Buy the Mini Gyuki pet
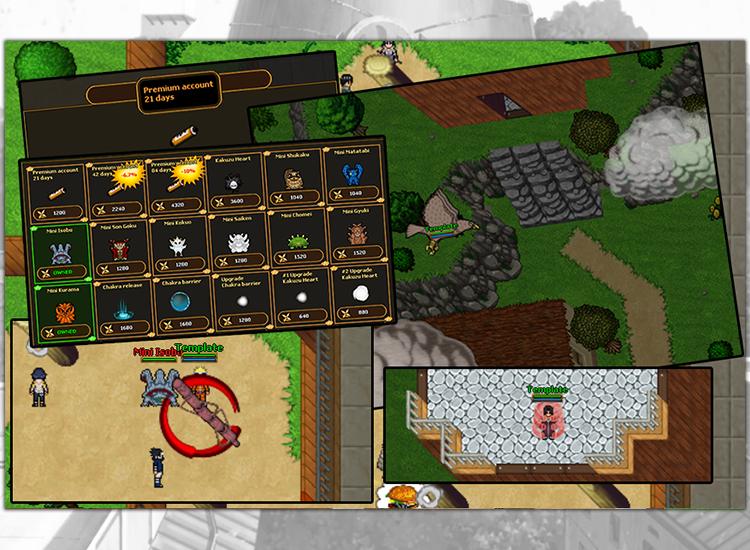The width and height of the screenshot is (750, 550). [x=356, y=237]
